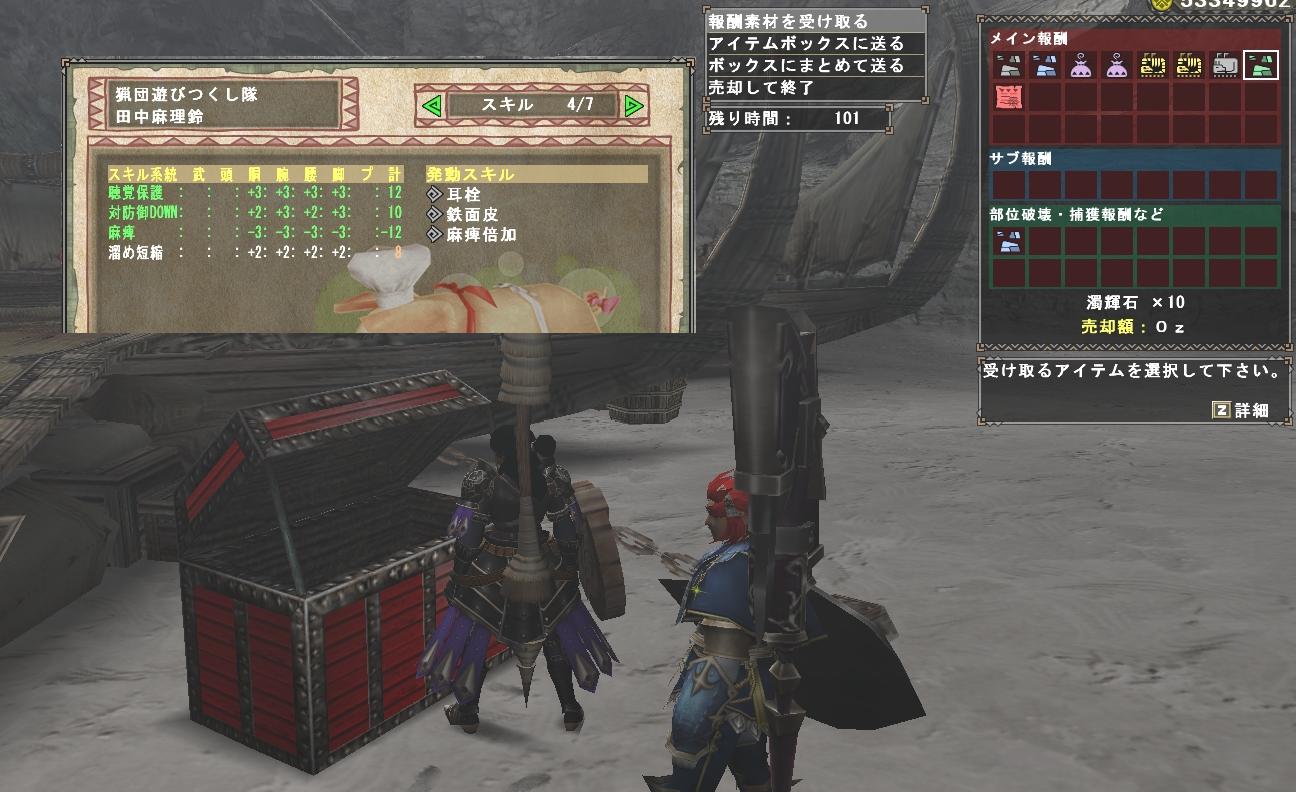The width and height of the screenshot is (1296, 792).
Task: Select アイテムボックスに送る option
Action: pos(806,43)
